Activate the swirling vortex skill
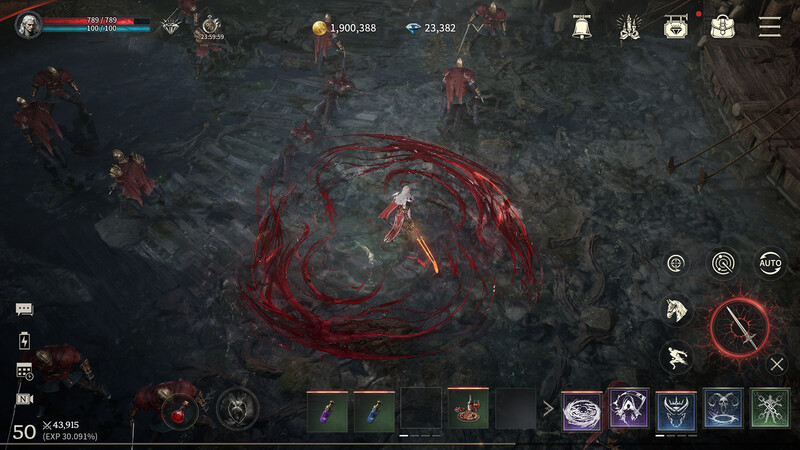The height and width of the screenshot is (450, 800). point(582,409)
